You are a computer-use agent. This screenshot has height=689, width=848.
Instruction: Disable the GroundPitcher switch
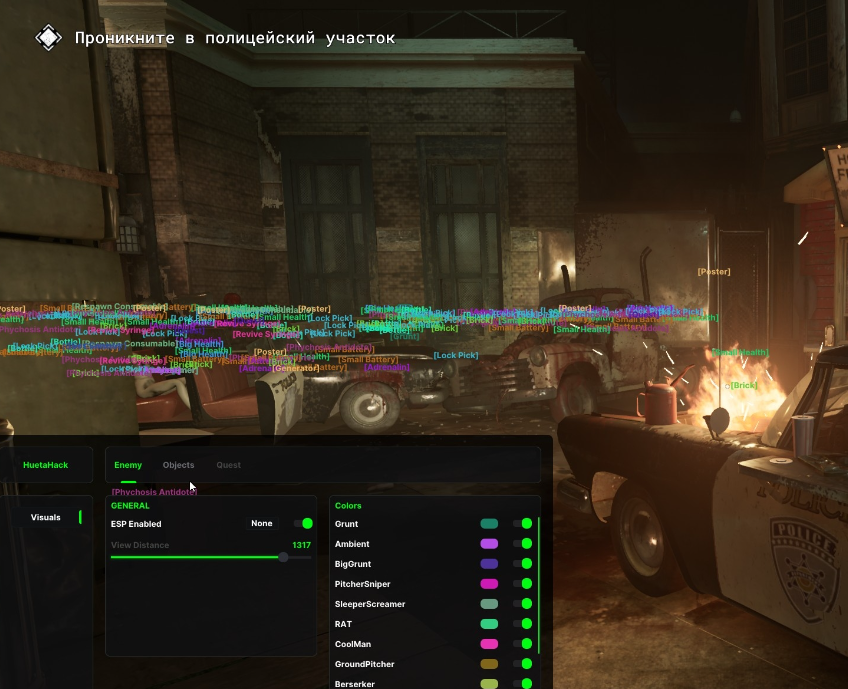point(522,663)
